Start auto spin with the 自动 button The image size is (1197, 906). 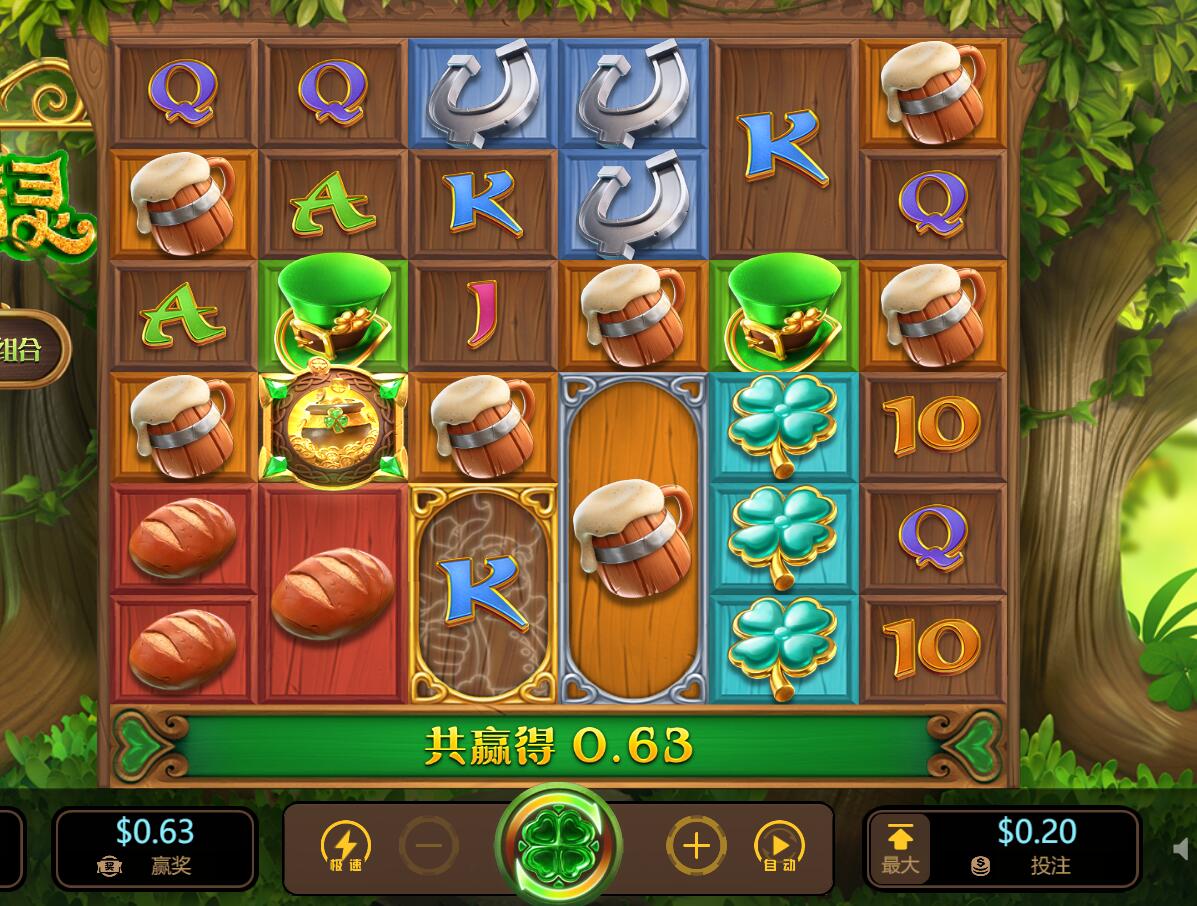tap(779, 847)
